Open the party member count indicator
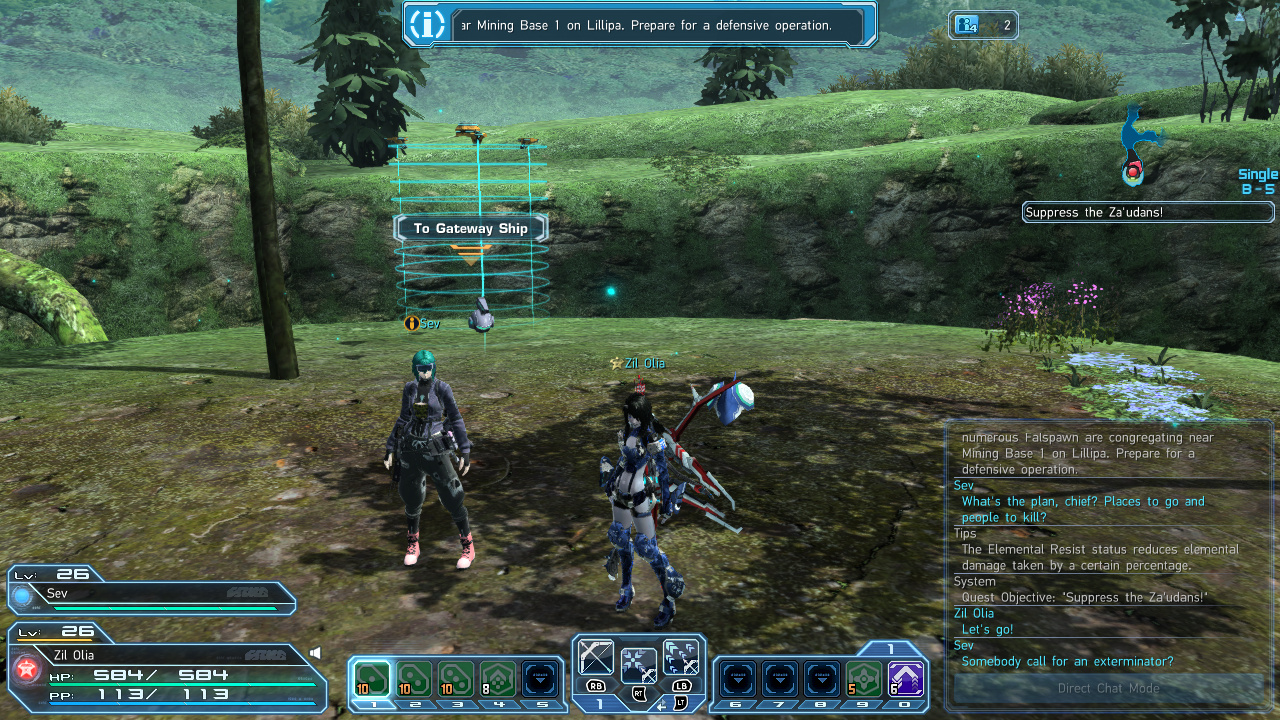Image resolution: width=1280 pixels, height=720 pixels. click(983, 25)
